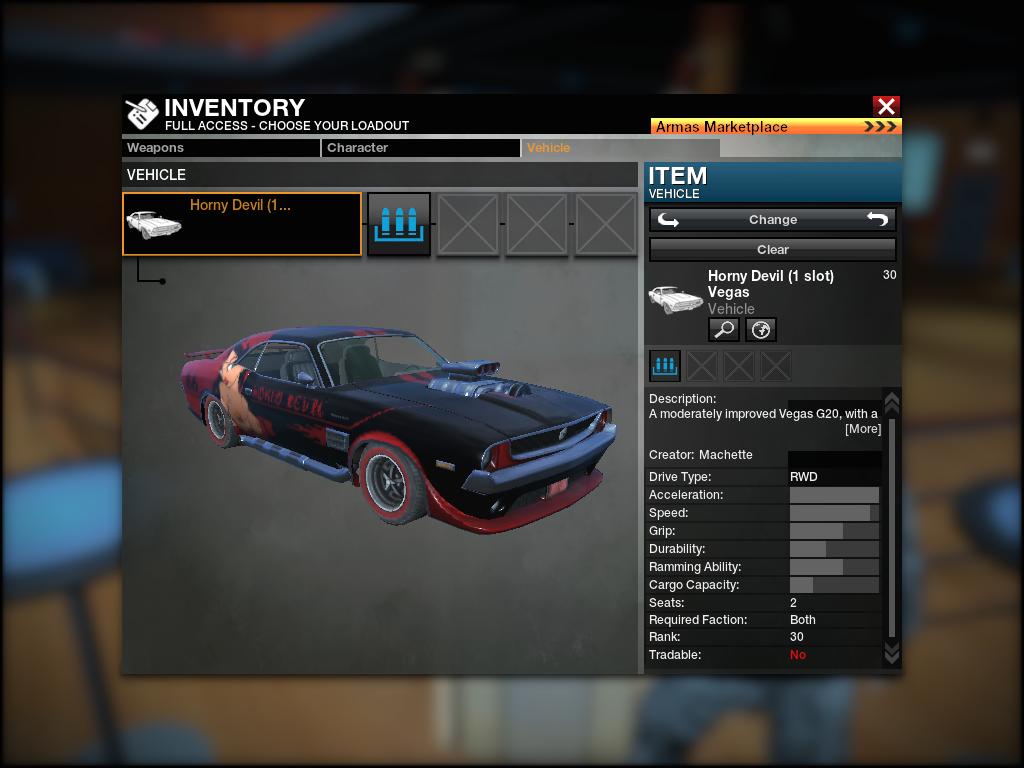Select the blue ammo modification slot beside vehicle

click(399, 224)
